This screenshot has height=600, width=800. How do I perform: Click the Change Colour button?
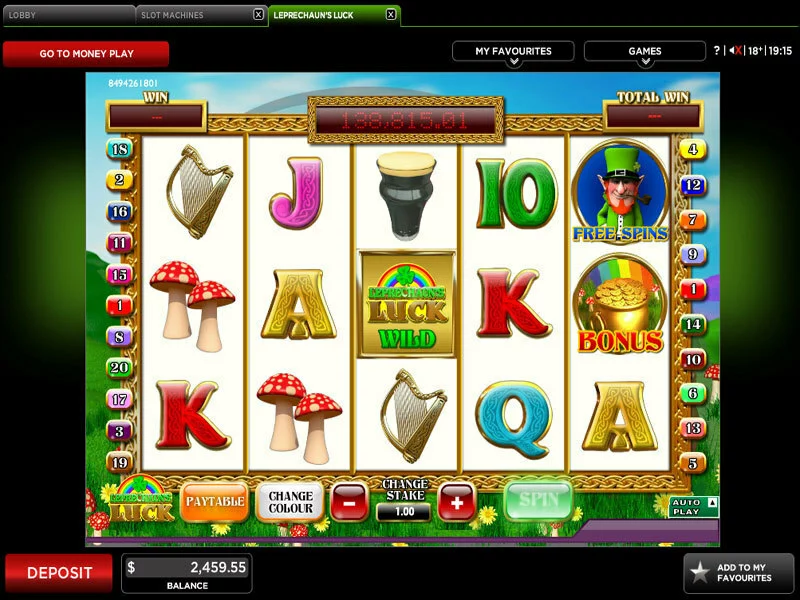tap(290, 500)
